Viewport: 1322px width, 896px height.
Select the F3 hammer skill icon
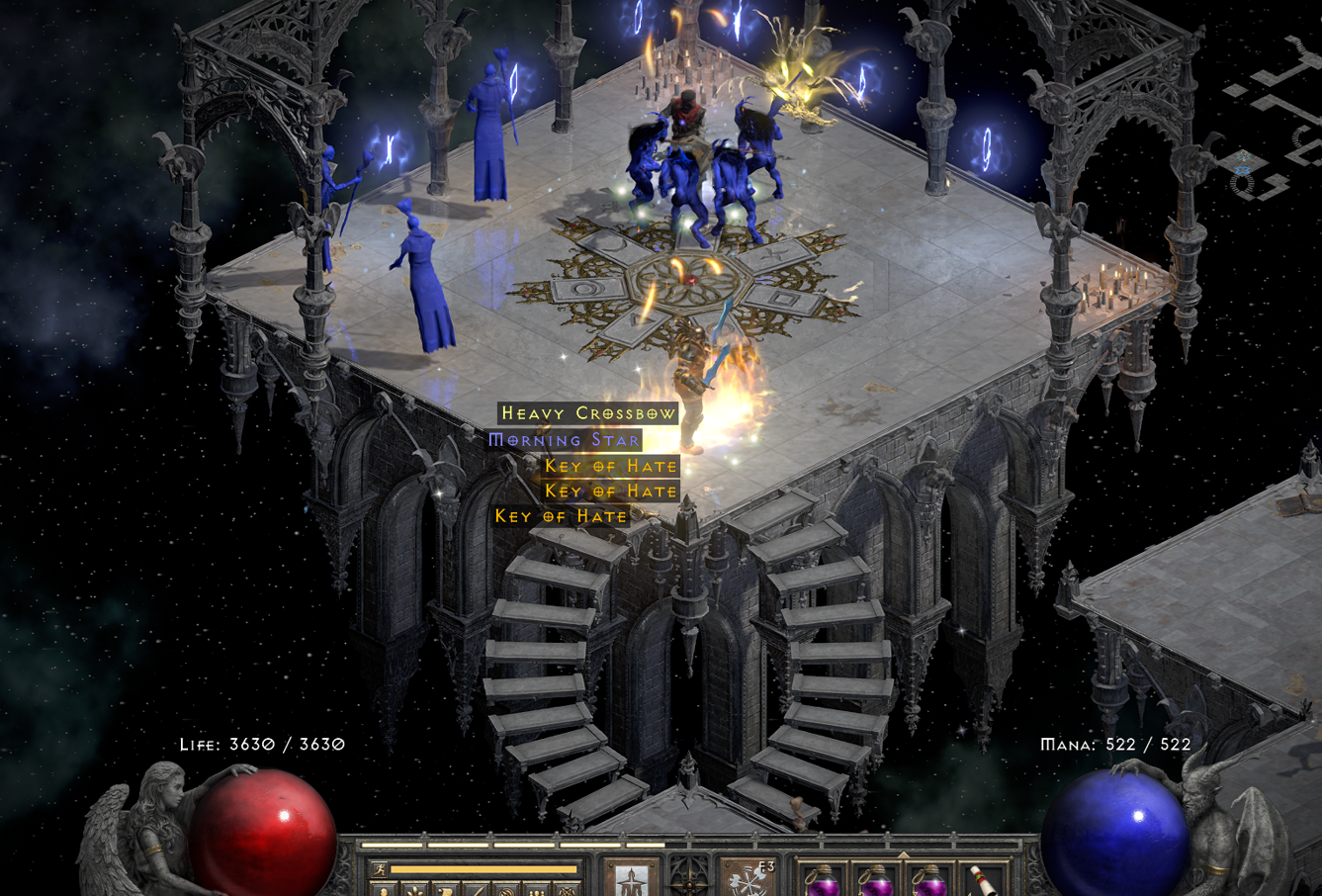tap(749, 878)
